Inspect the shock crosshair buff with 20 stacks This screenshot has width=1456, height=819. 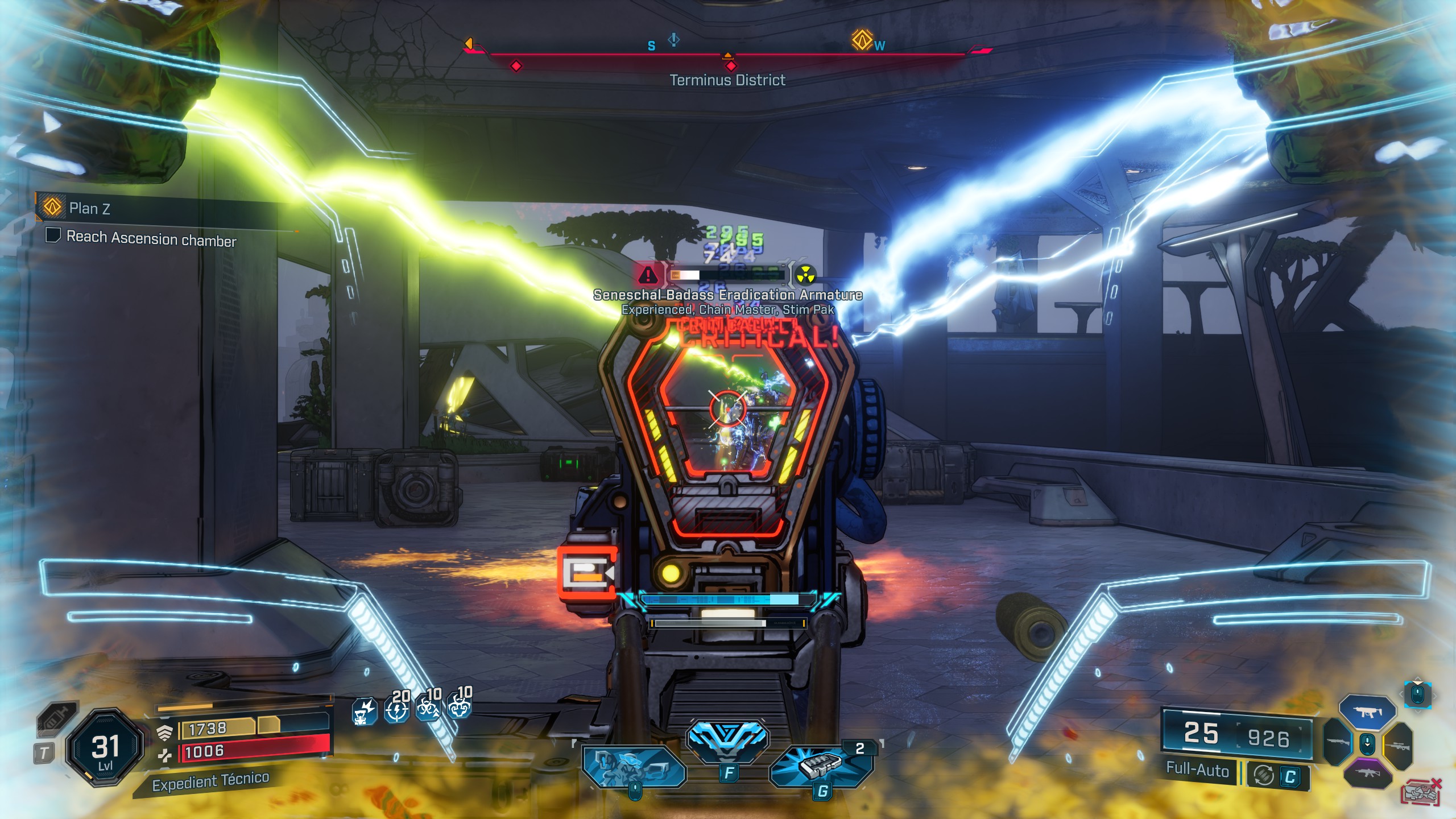(396, 709)
